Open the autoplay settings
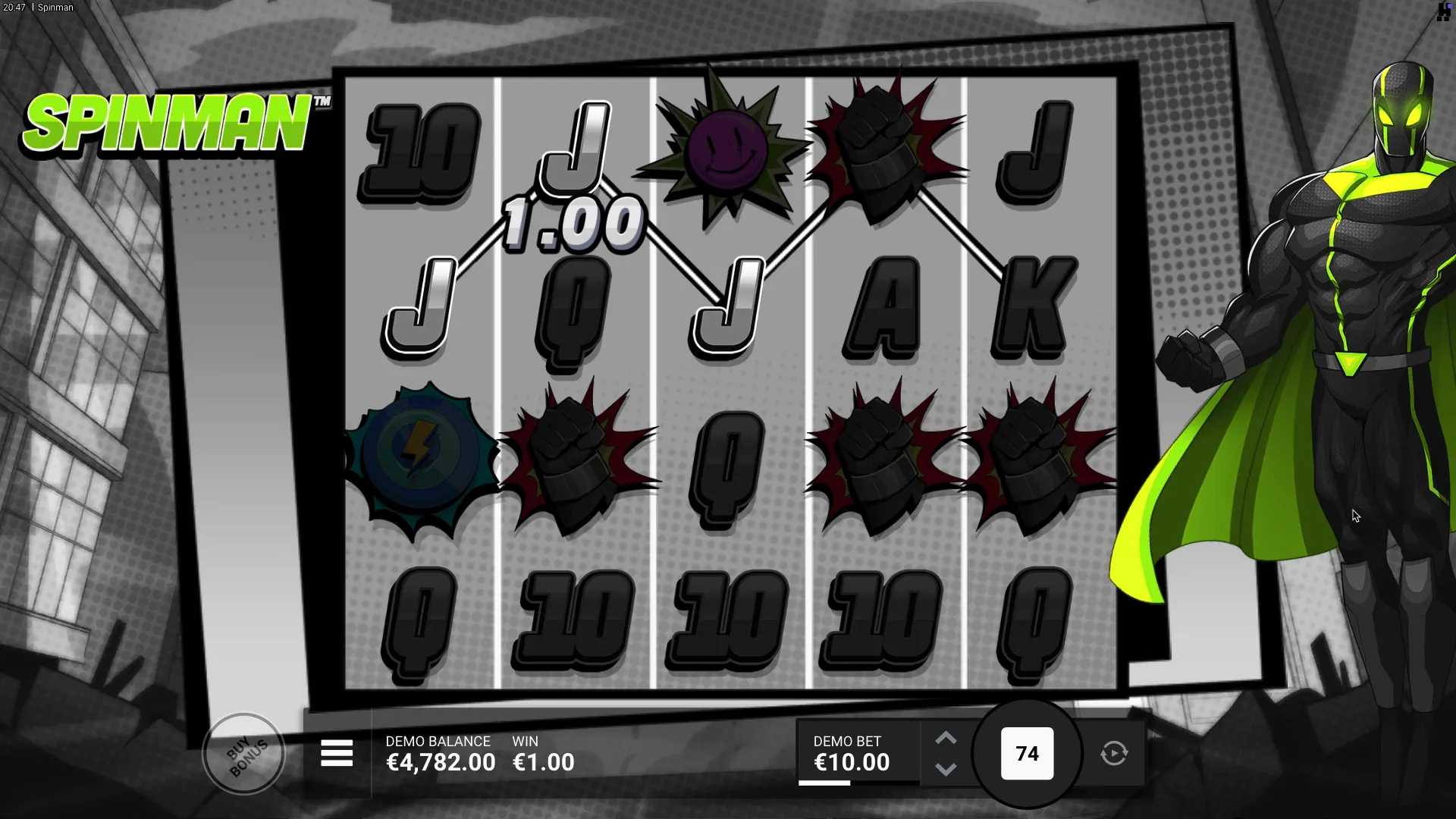This screenshot has height=819, width=1456. 1113,754
